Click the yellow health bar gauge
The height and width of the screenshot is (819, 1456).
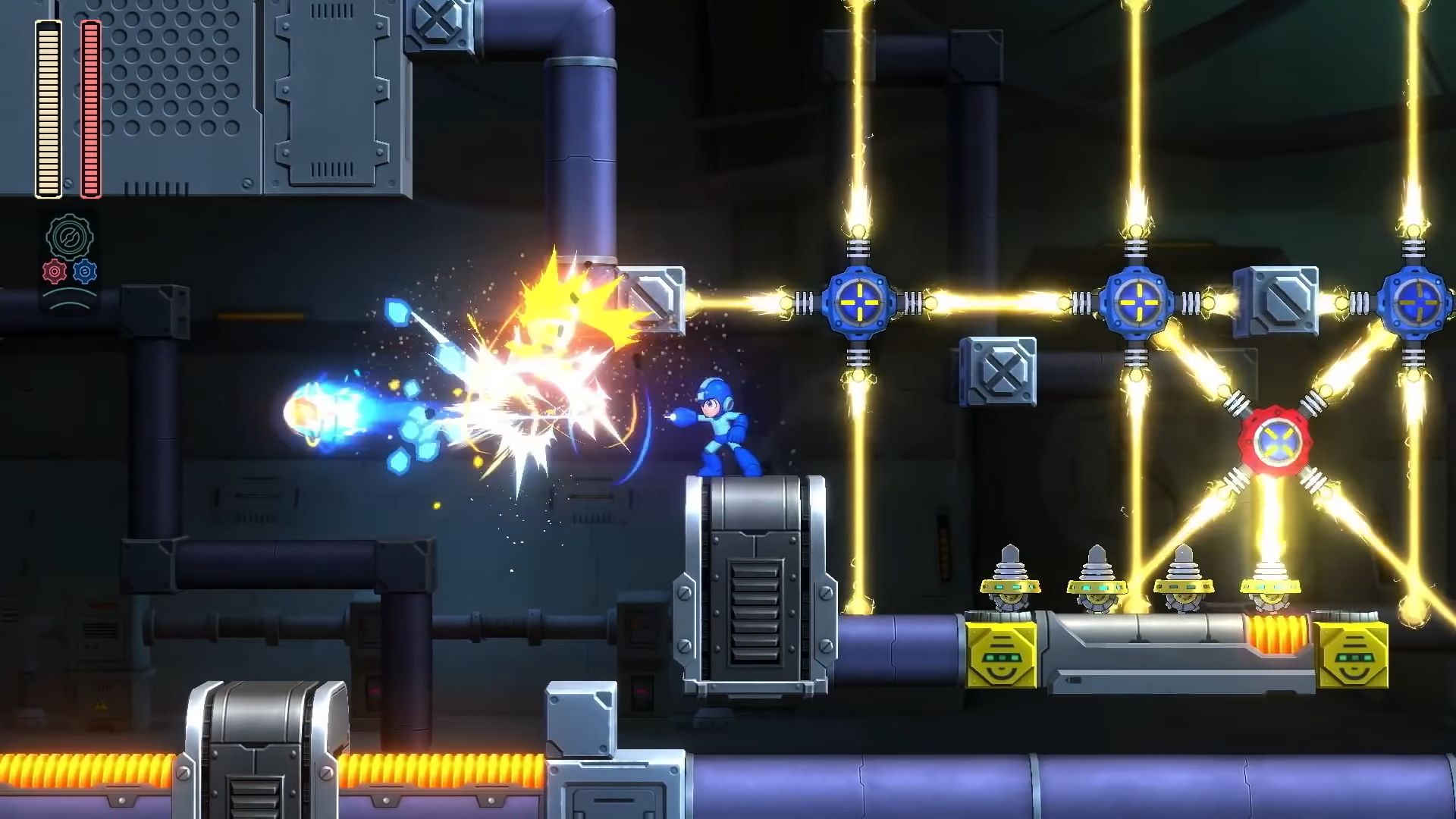pos(47,106)
